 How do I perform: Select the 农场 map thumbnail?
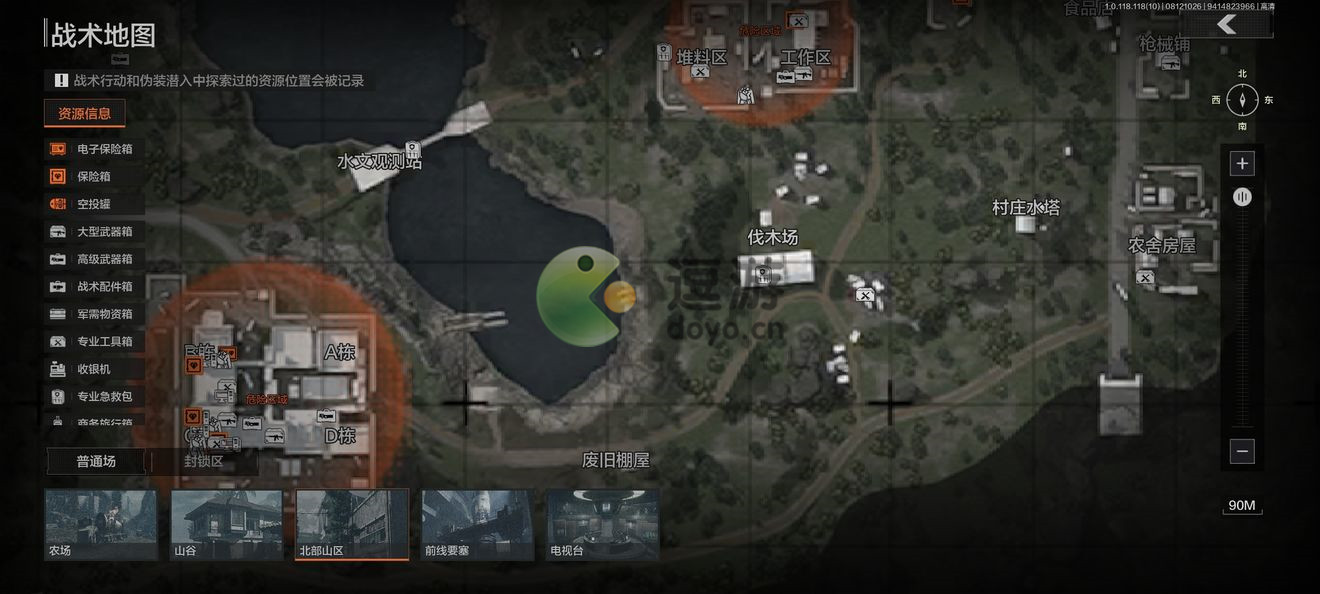101,523
